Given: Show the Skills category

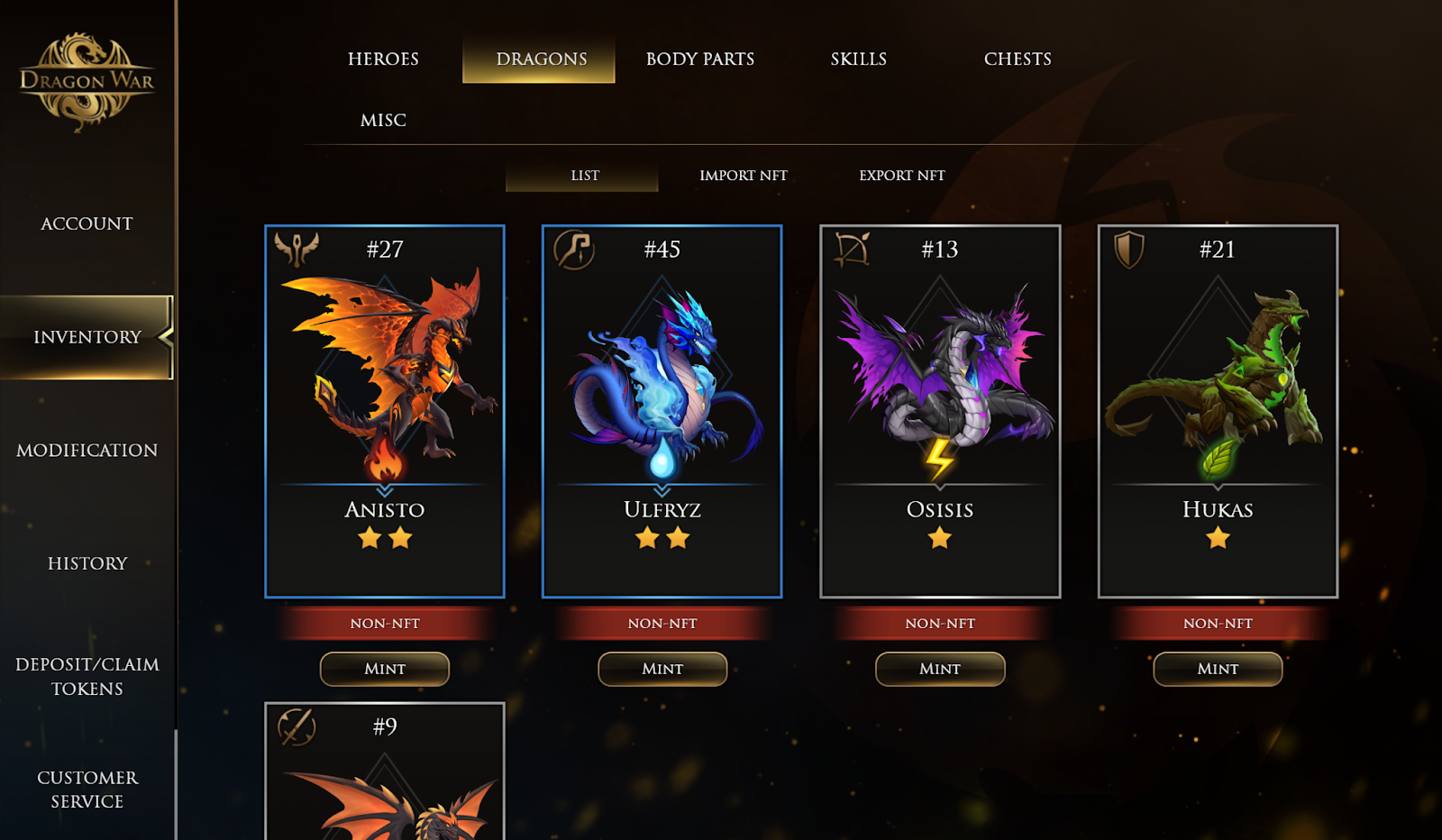Looking at the screenshot, I should coord(859,59).
